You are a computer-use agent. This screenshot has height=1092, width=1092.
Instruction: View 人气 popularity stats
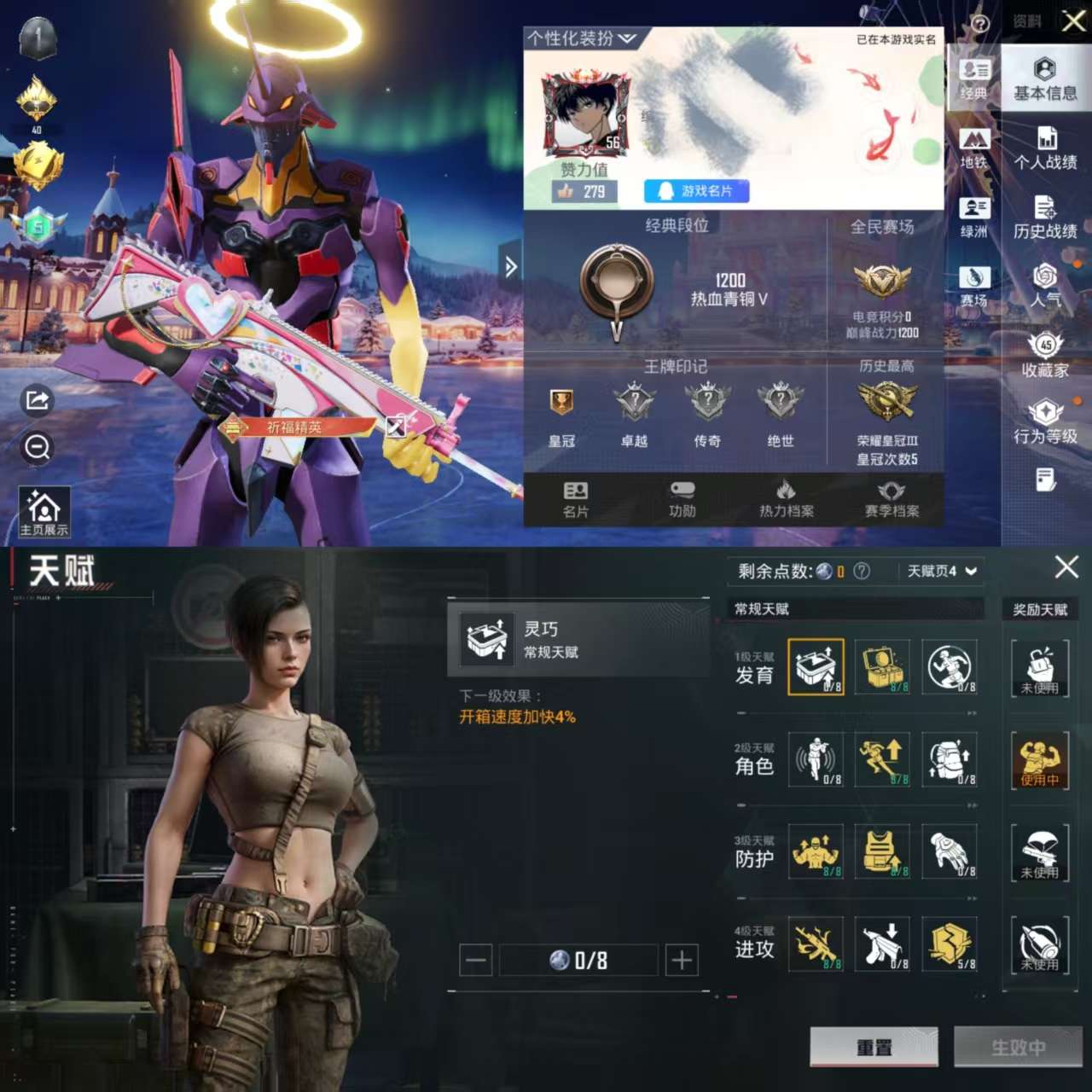coord(1043,286)
